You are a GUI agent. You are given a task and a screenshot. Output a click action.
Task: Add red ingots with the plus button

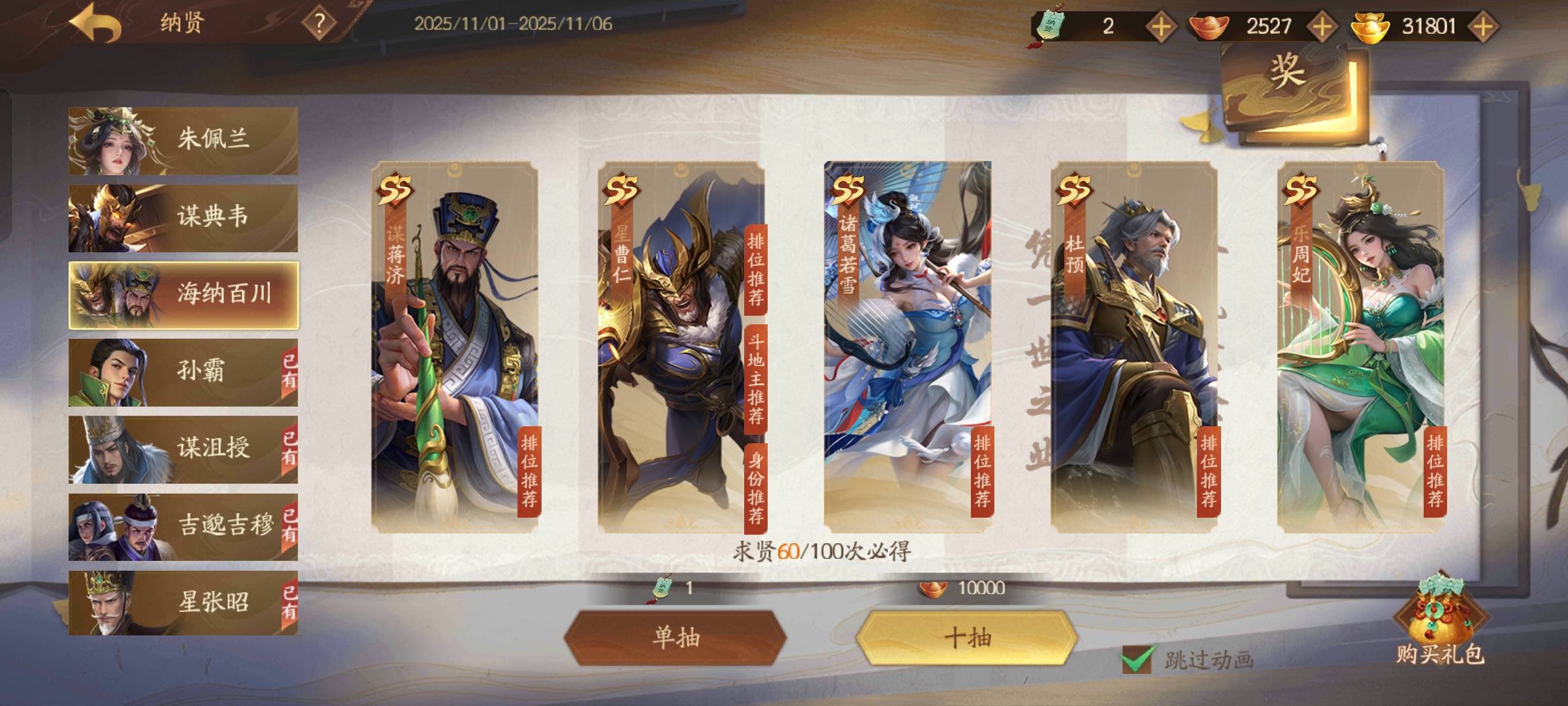[1322, 27]
